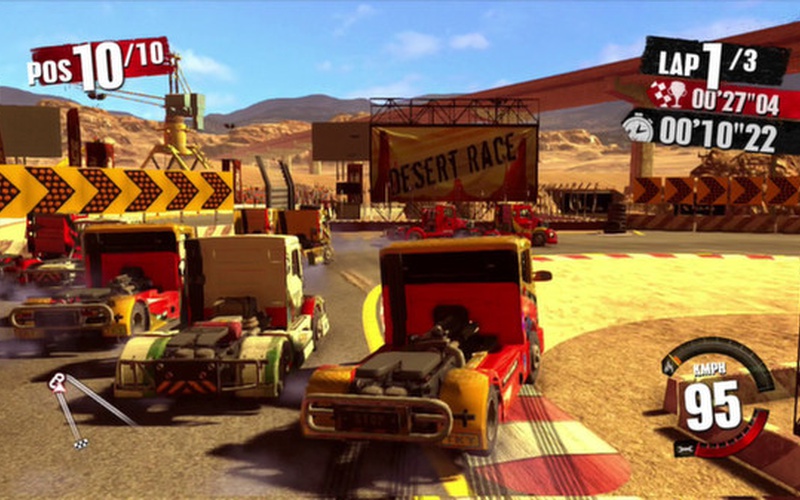Click the flame boost icon on the speedometer
Screen dimensions: 800x500
coord(671,366)
